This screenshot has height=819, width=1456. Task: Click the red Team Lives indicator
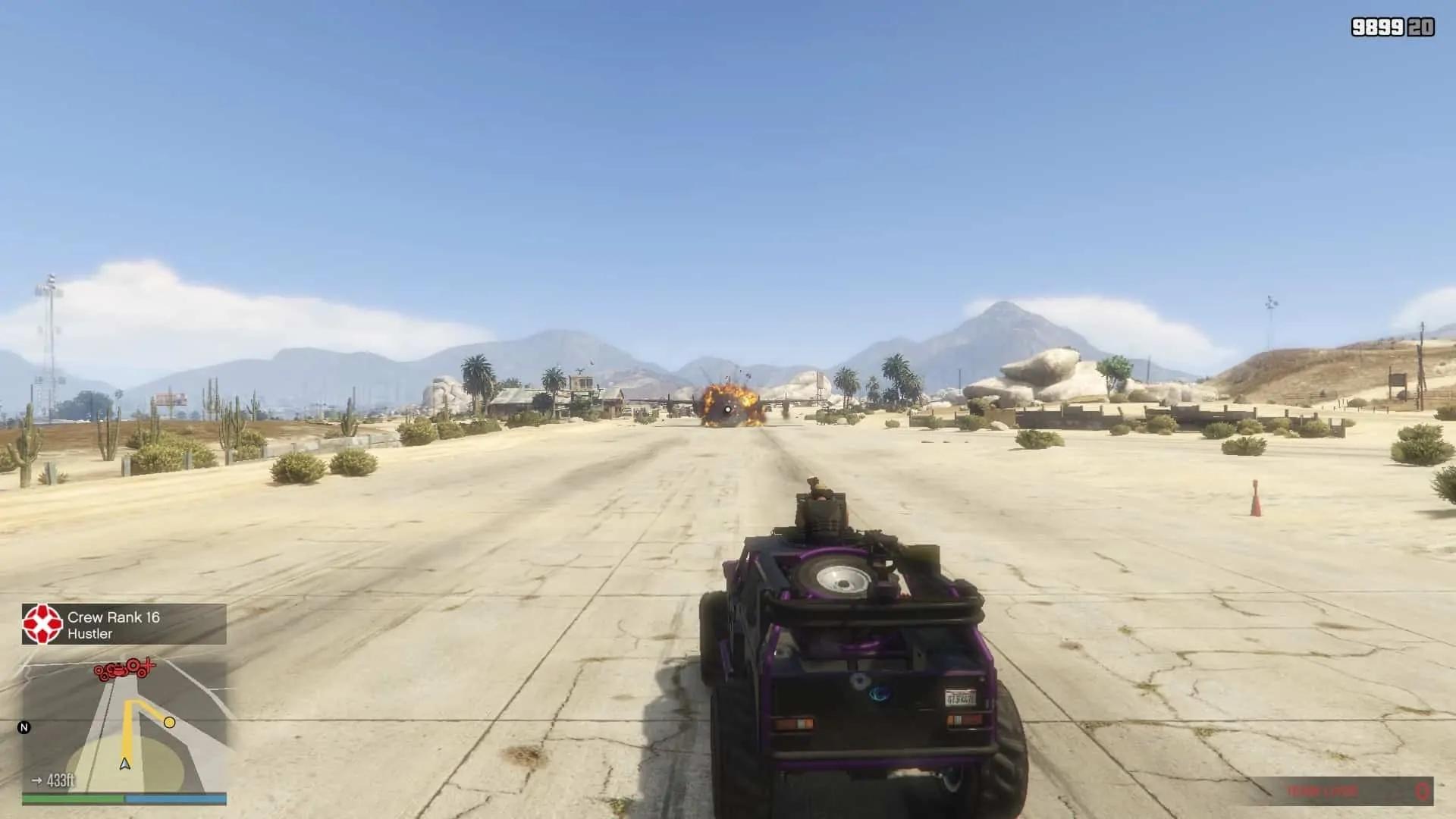click(x=1323, y=790)
